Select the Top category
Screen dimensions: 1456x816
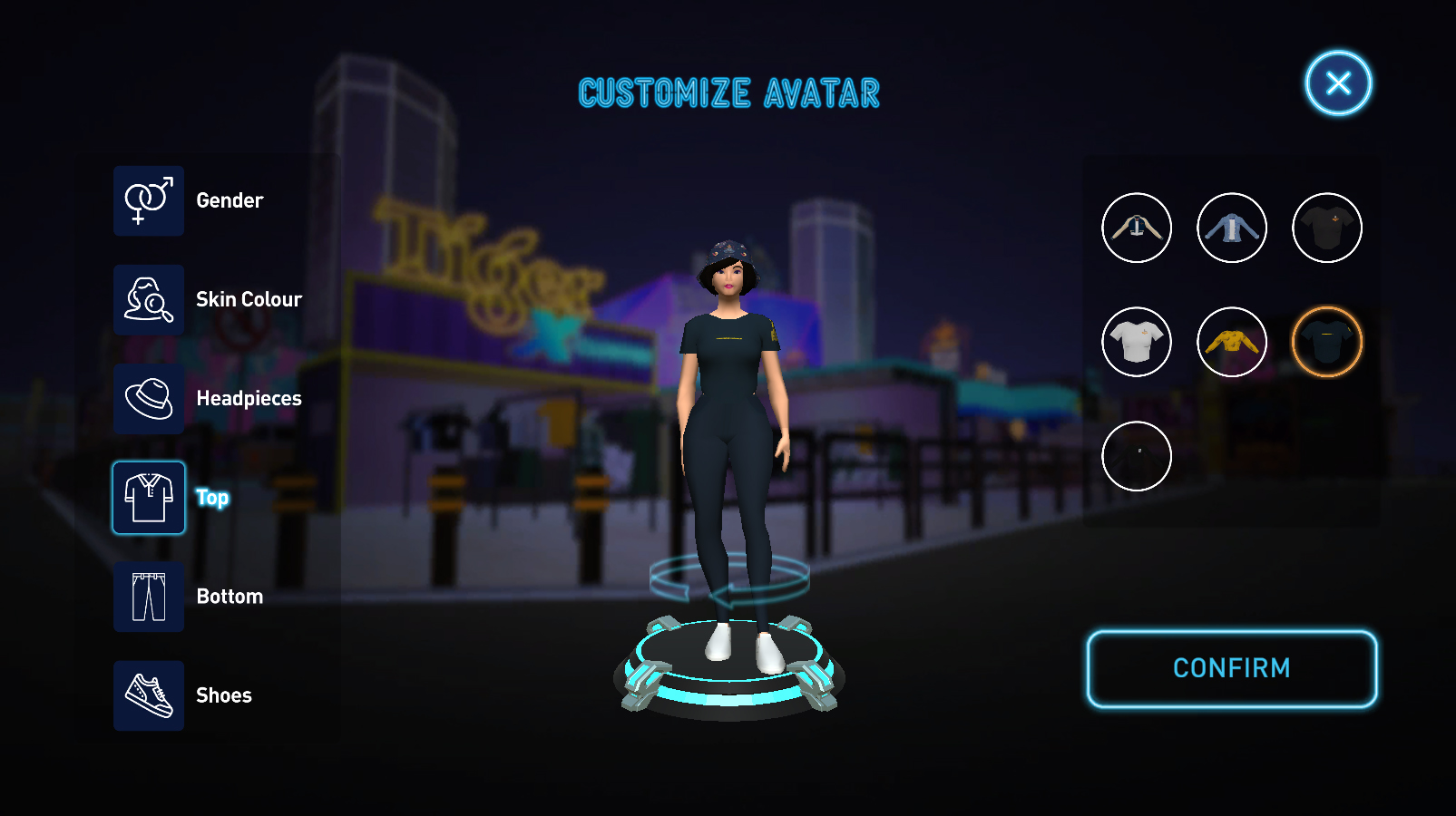pyautogui.click(x=149, y=498)
